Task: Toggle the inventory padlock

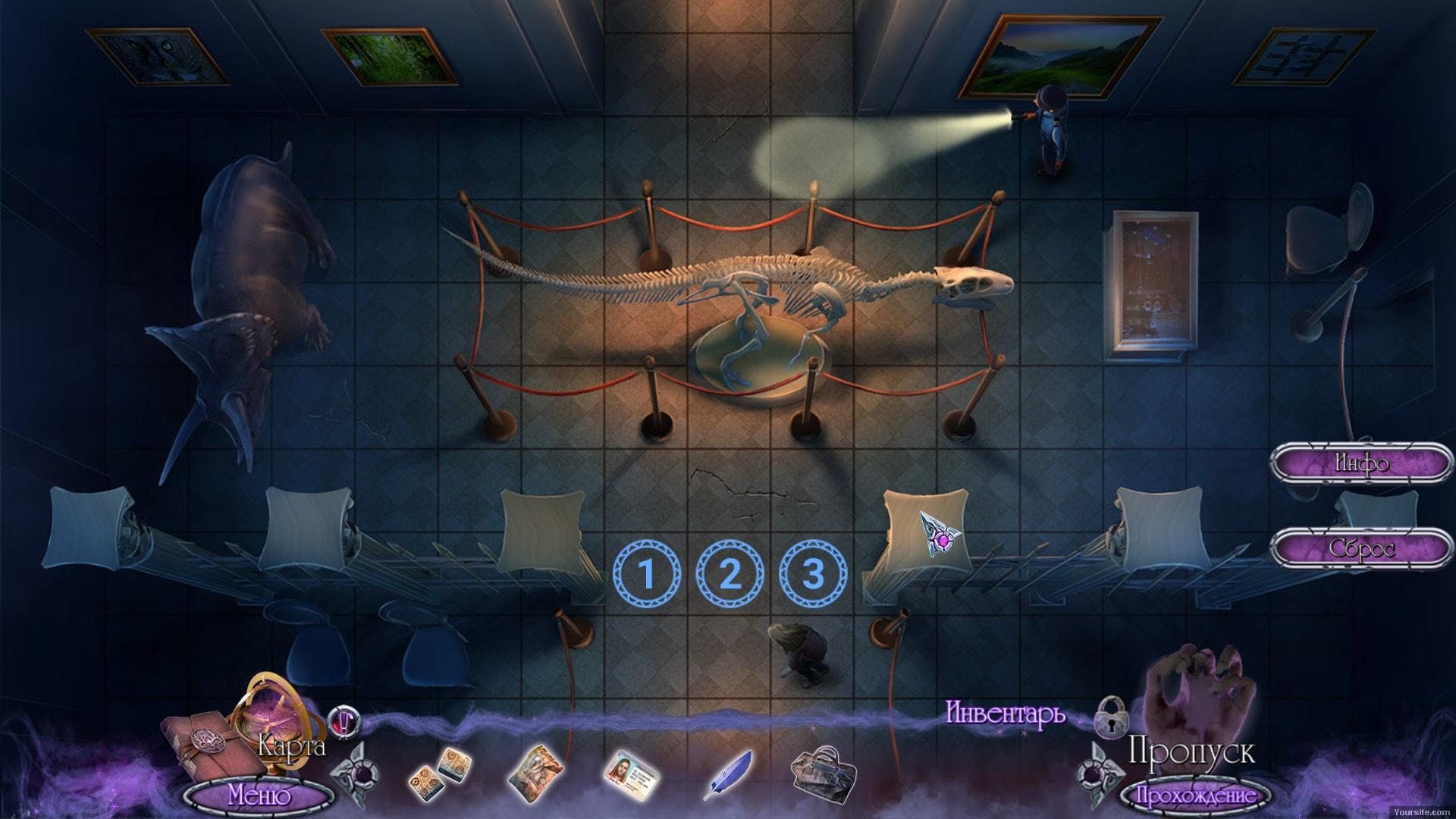Action: [x=1112, y=715]
